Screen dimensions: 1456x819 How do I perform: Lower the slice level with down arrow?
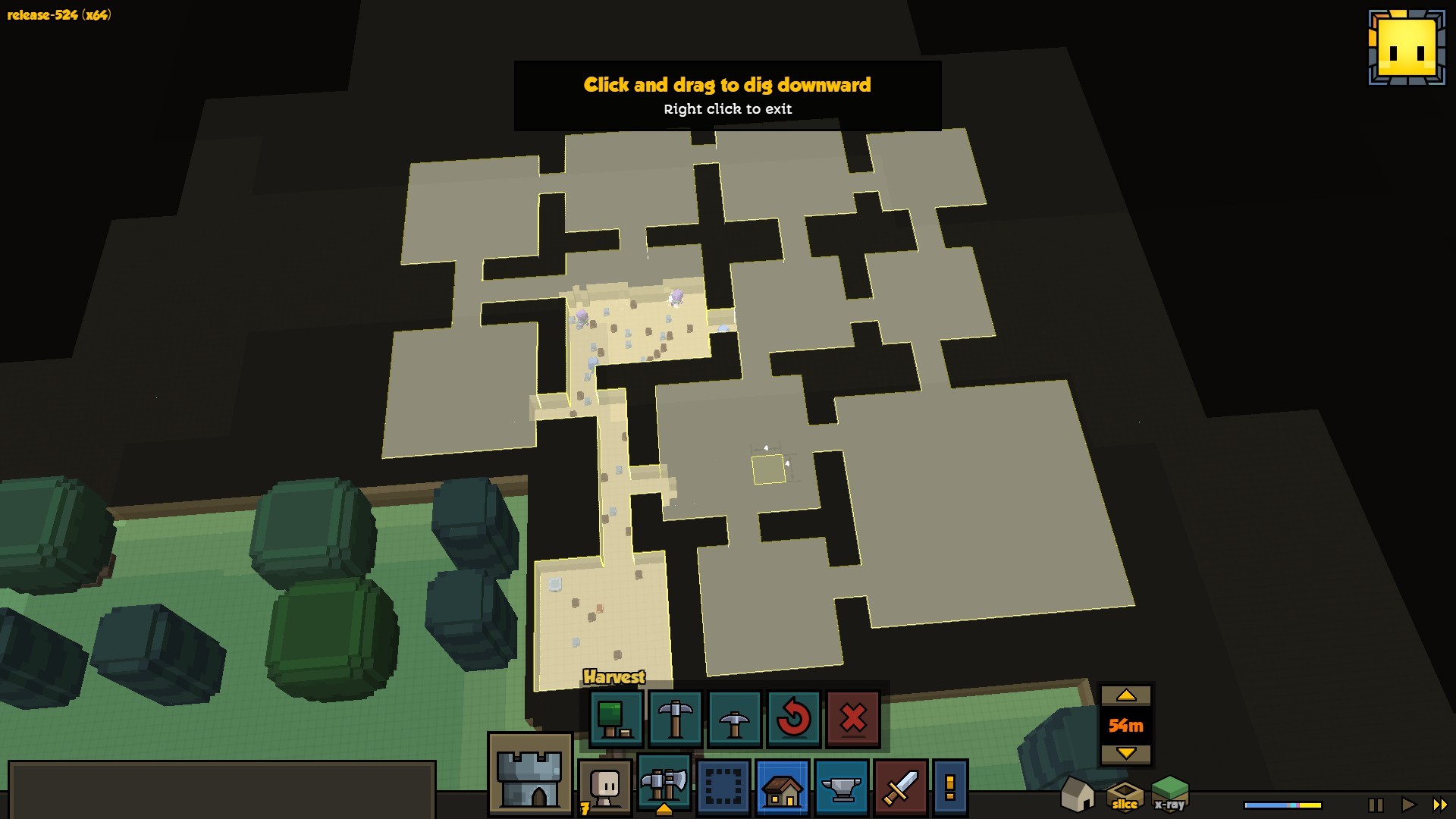[x=1126, y=753]
